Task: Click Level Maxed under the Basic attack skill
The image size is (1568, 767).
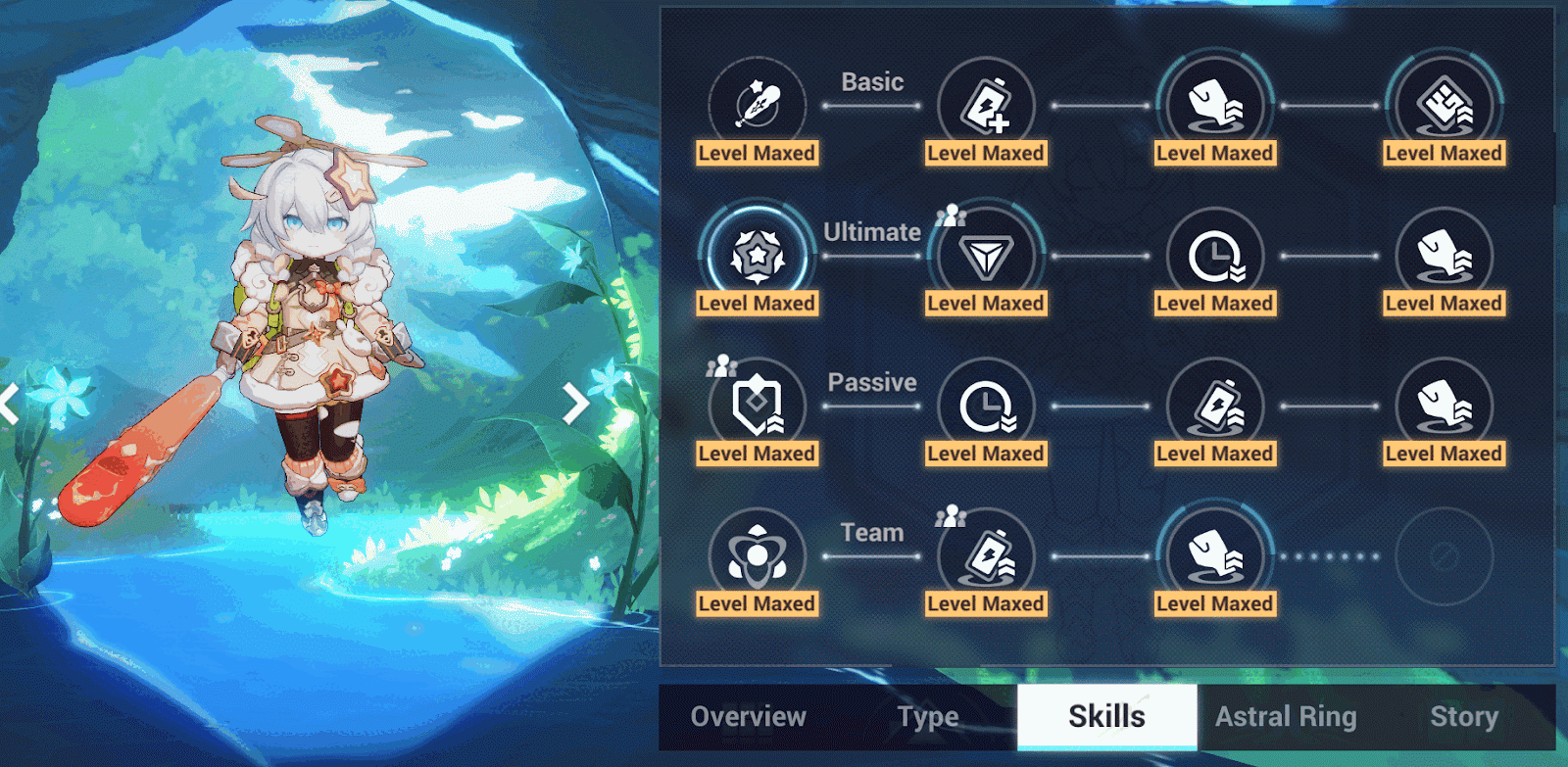Action: tap(756, 153)
